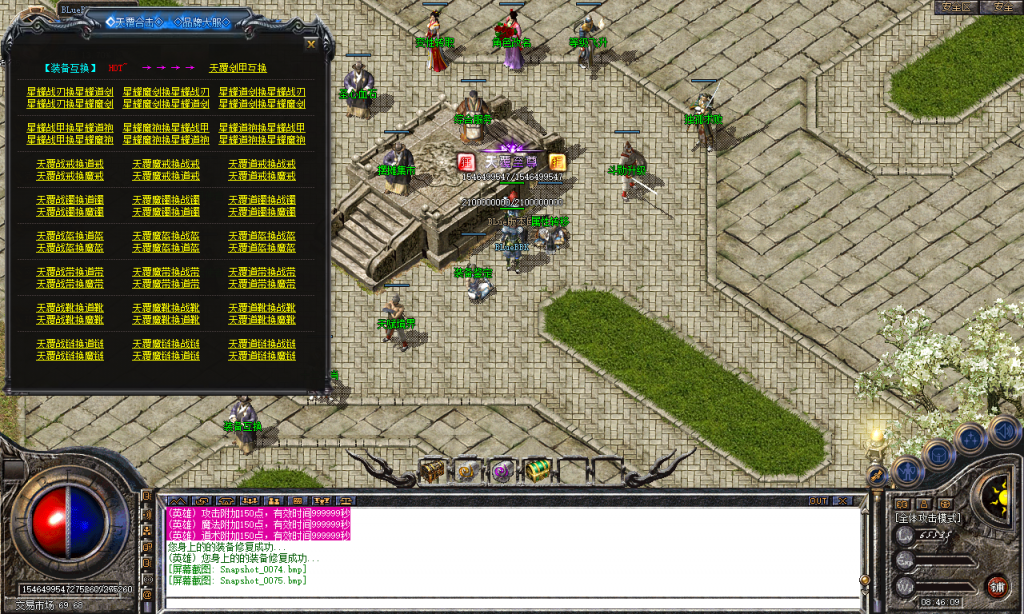Select 天覆魔镯换战镯 bracelet exchange
The image size is (1024, 614).
pos(166,200)
